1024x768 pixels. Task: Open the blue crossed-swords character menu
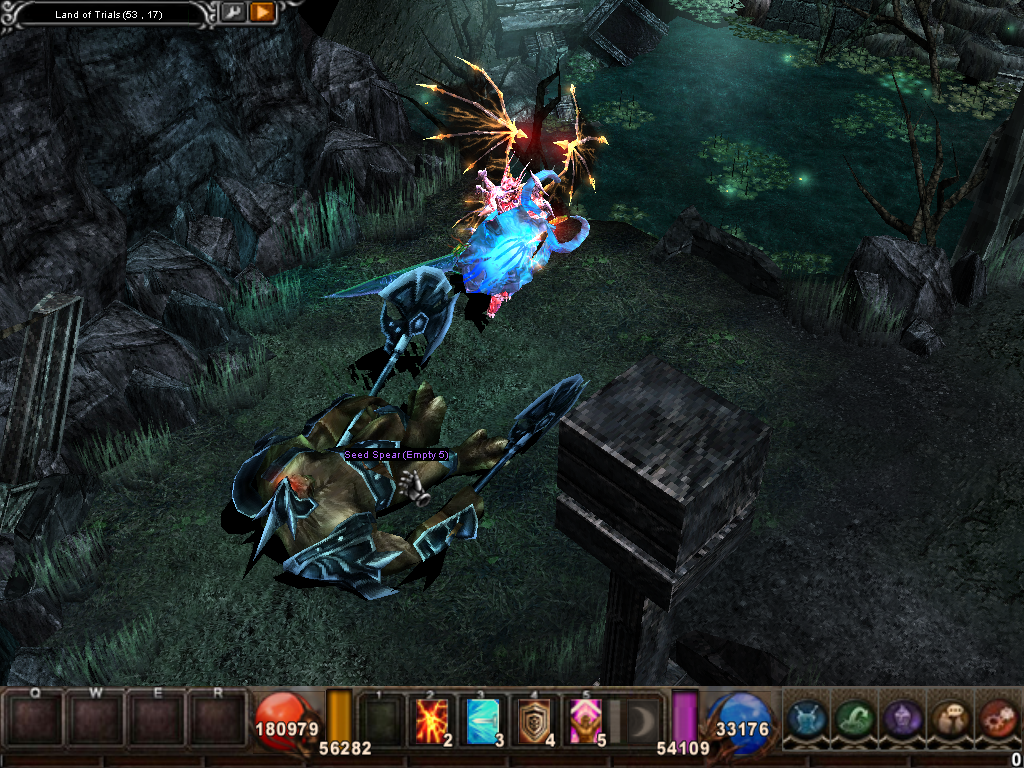click(x=806, y=718)
